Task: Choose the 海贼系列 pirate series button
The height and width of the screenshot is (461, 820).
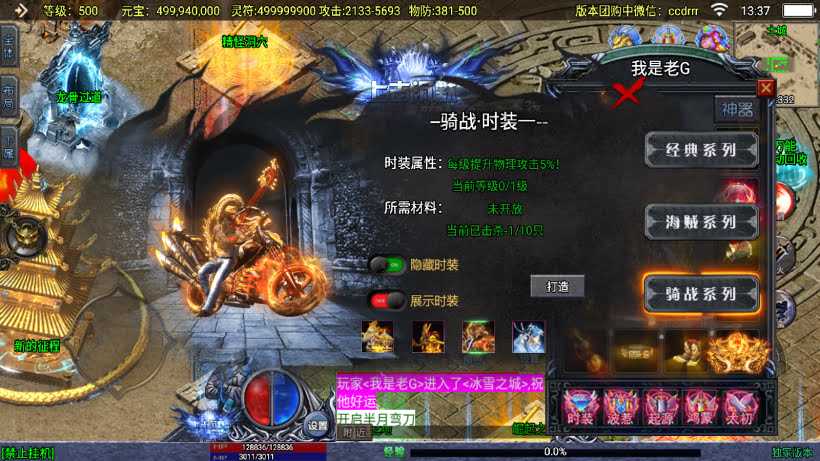Action: pyautogui.click(x=701, y=222)
